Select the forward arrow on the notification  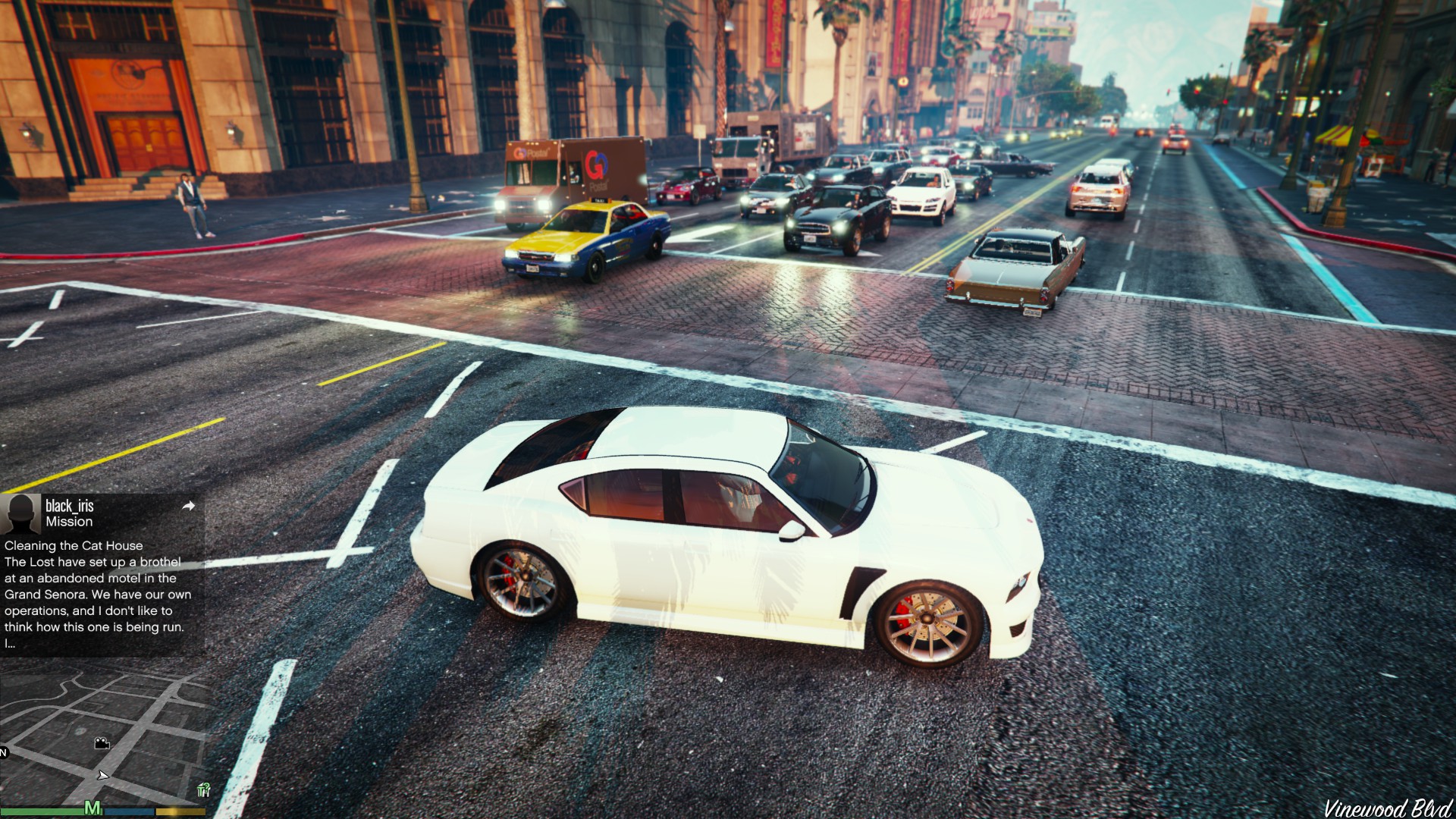click(x=189, y=506)
